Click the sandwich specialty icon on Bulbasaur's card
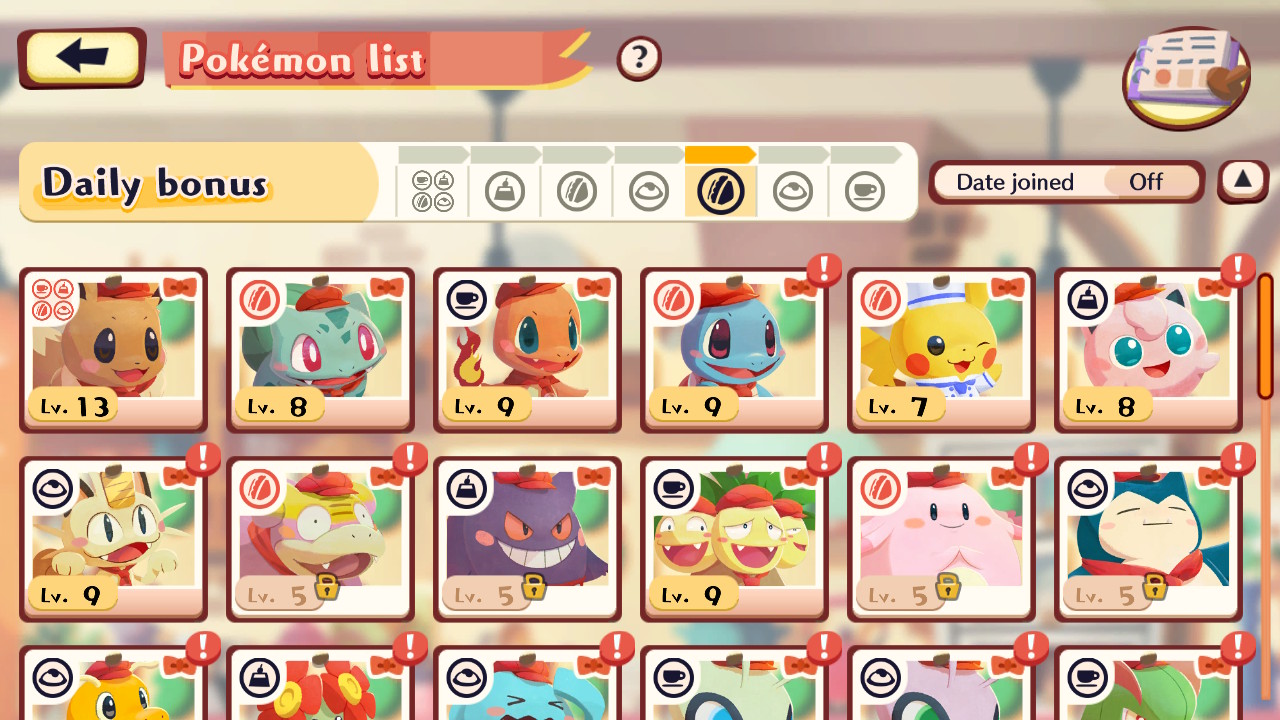 tap(259, 300)
